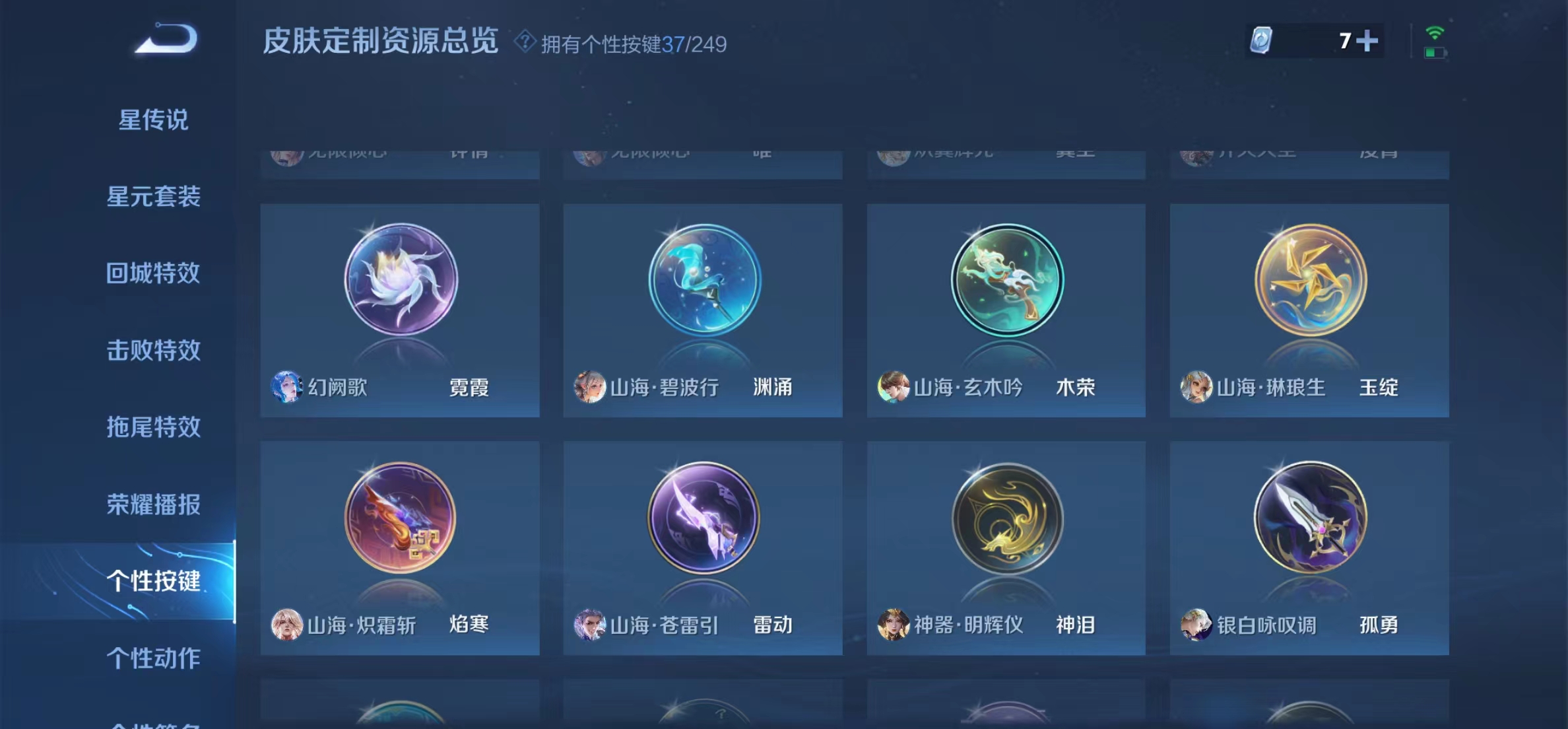The image size is (1568, 729).
Task: Select the 渊涌 personality button orb
Action: (702, 281)
